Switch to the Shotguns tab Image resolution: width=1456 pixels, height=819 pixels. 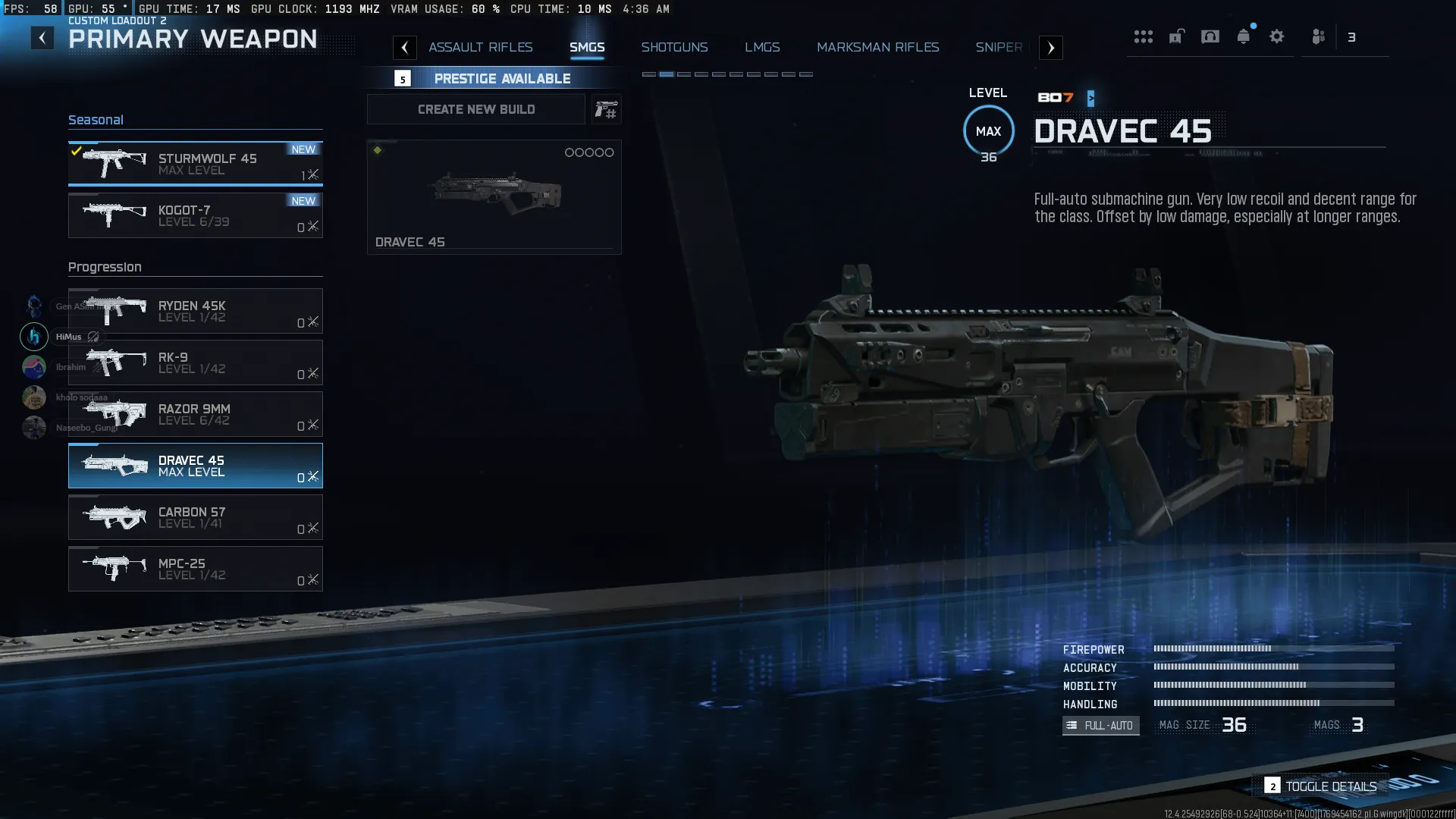675,47
